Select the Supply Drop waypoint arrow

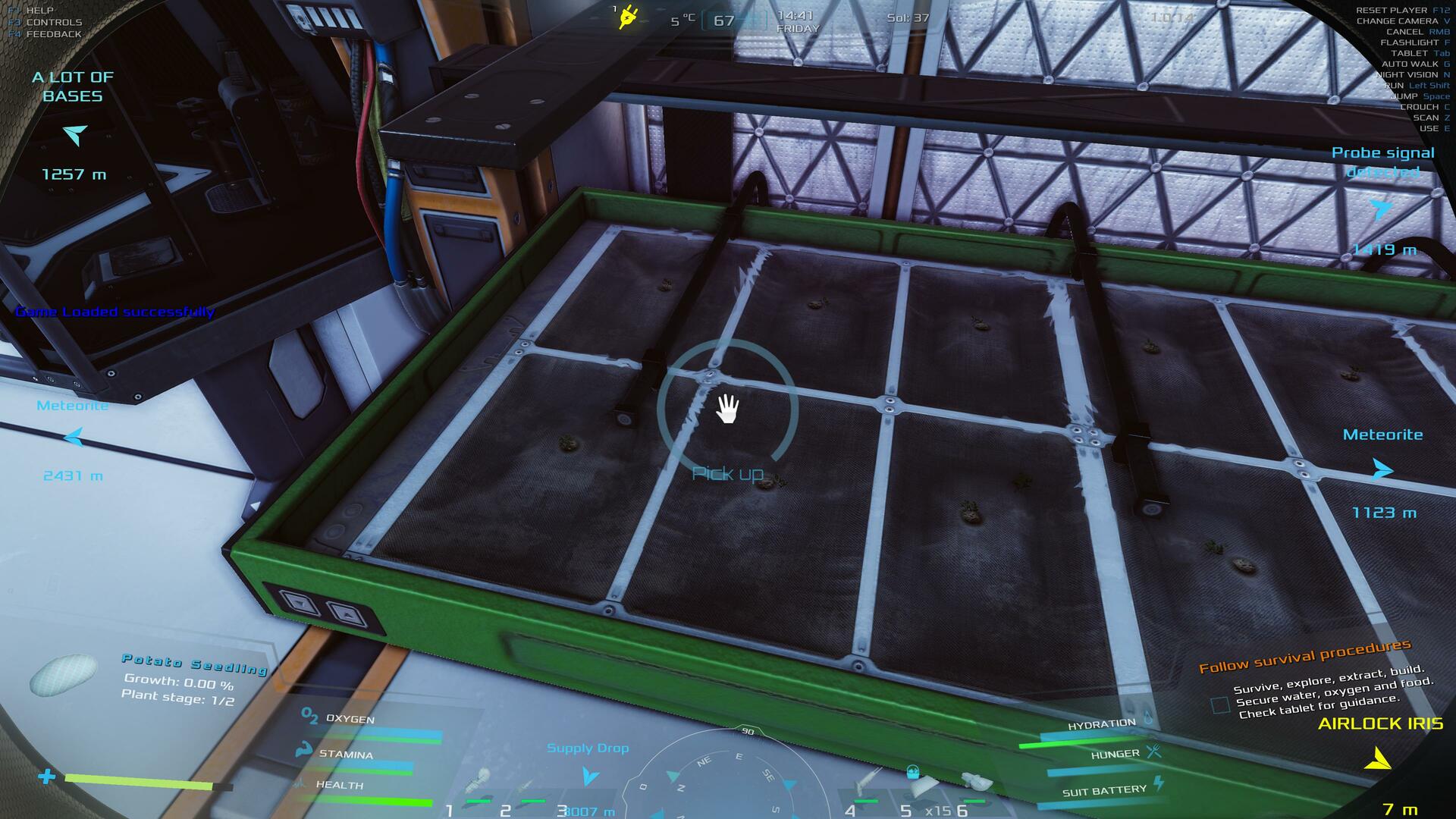coord(589,776)
